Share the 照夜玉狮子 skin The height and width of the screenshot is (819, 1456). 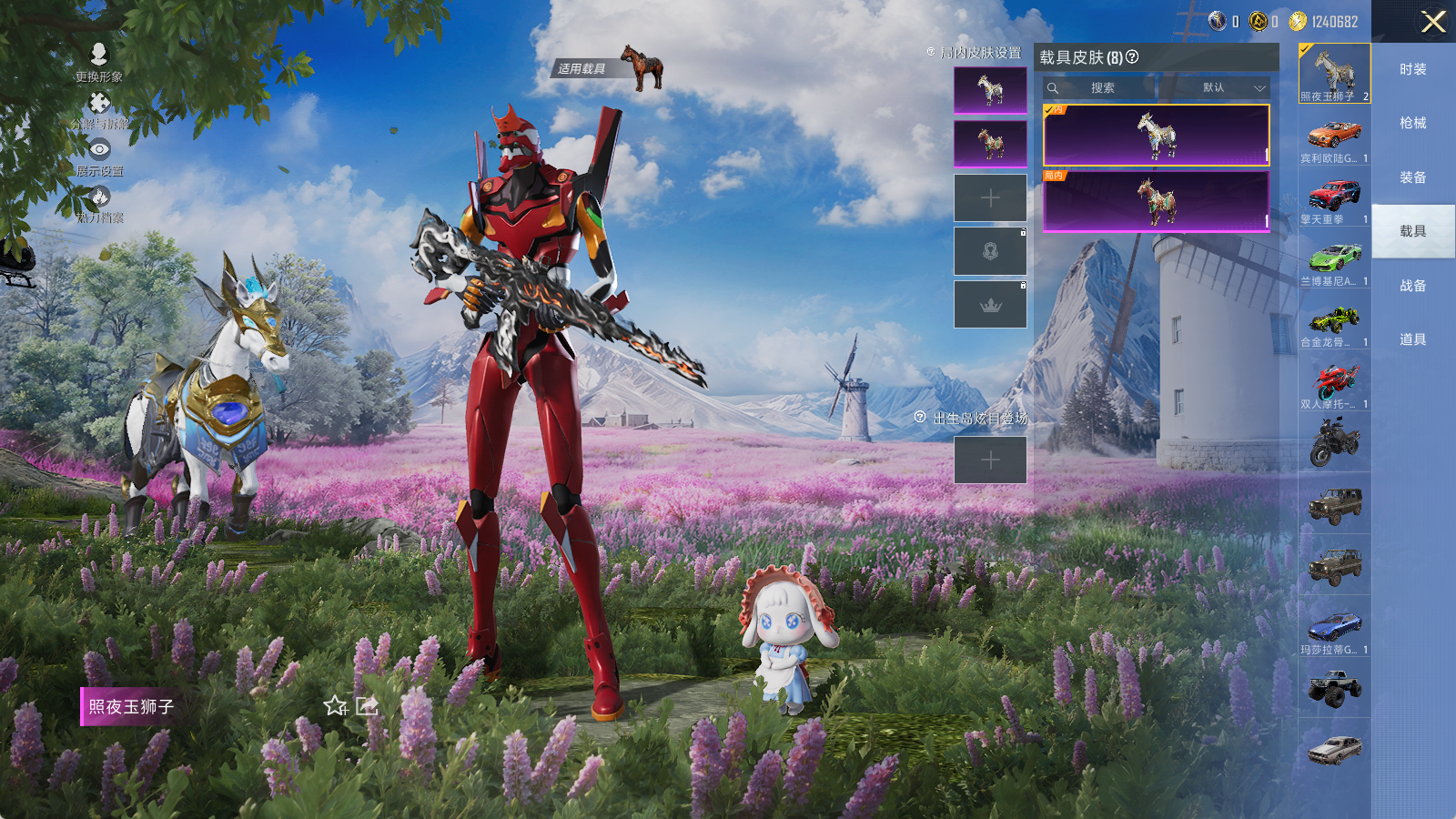pyautogui.click(x=367, y=706)
